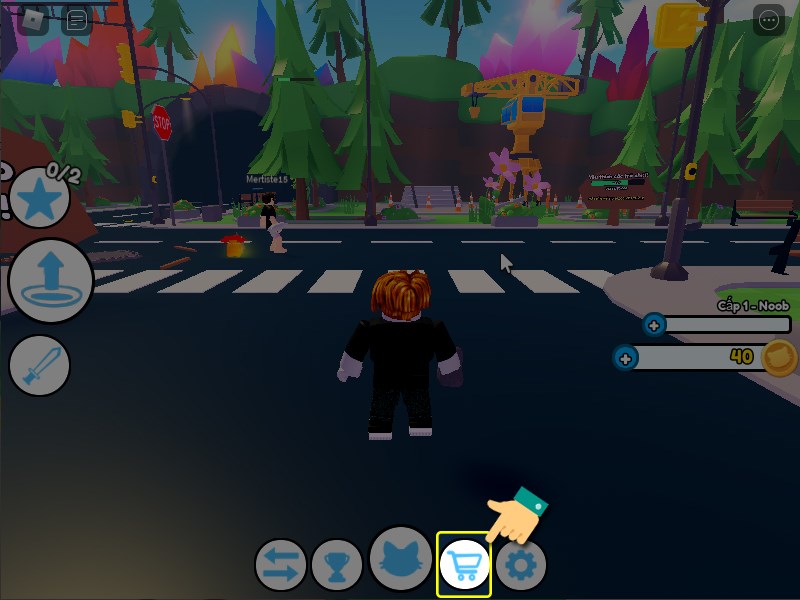Click the plus button to add coins

coord(626,357)
